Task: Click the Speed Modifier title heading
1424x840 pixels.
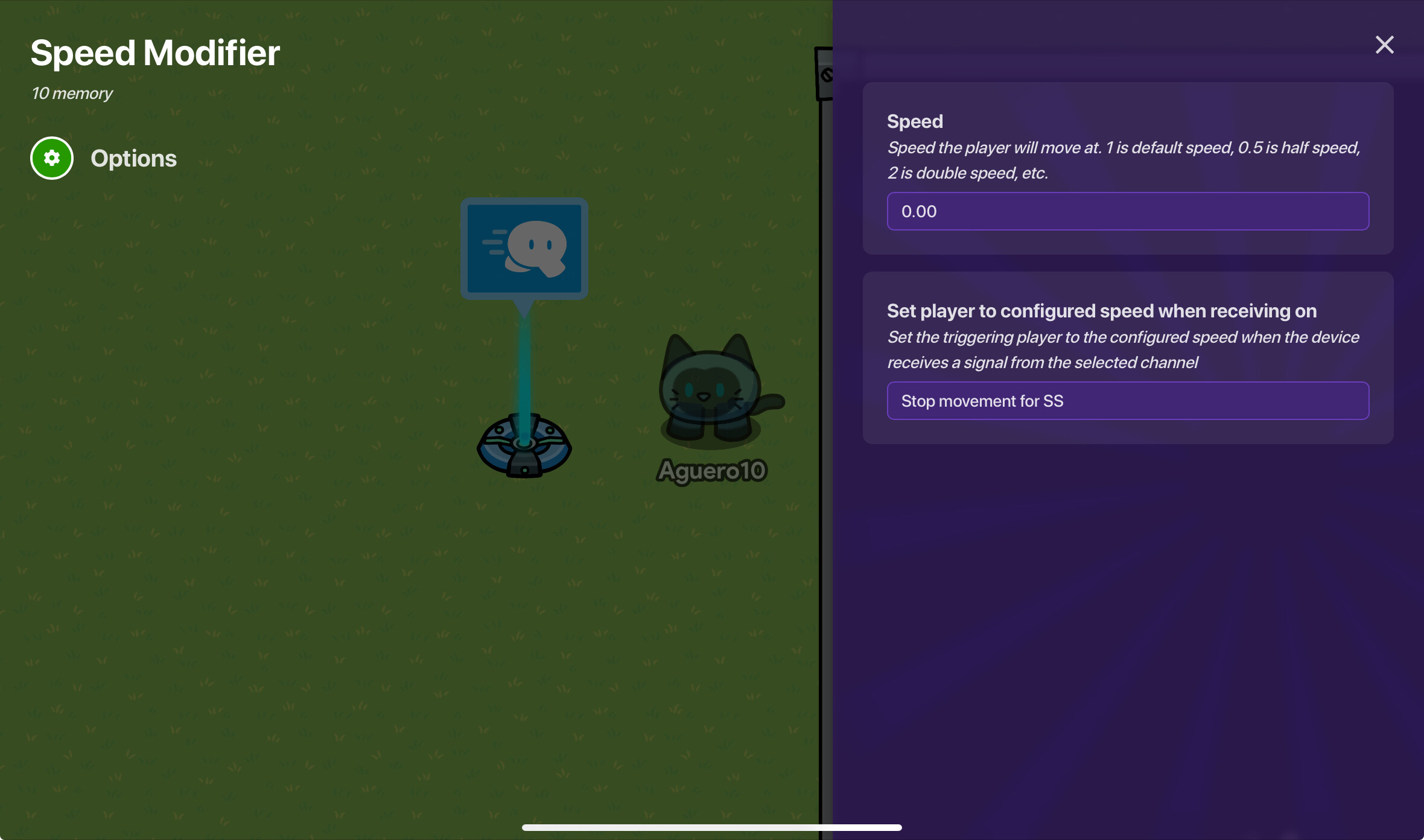Action: (155, 53)
